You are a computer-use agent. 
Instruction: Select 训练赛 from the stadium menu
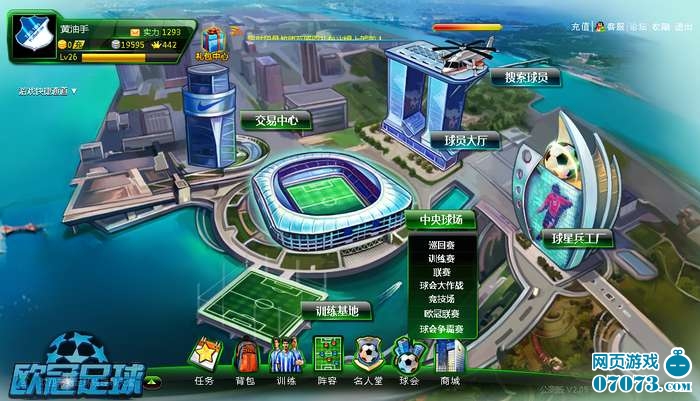(x=441, y=258)
